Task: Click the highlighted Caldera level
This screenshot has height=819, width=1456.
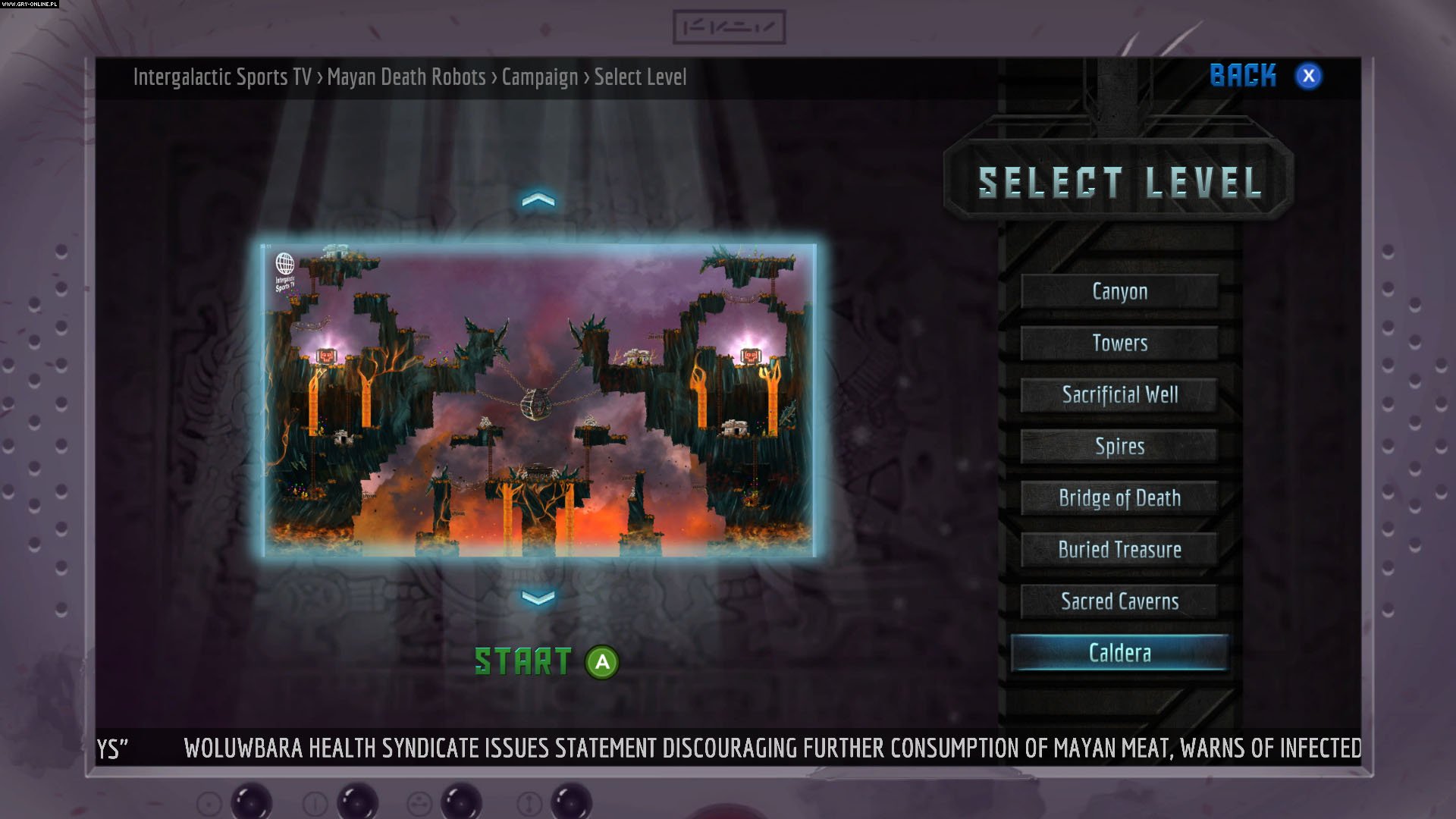Action: 1119,653
